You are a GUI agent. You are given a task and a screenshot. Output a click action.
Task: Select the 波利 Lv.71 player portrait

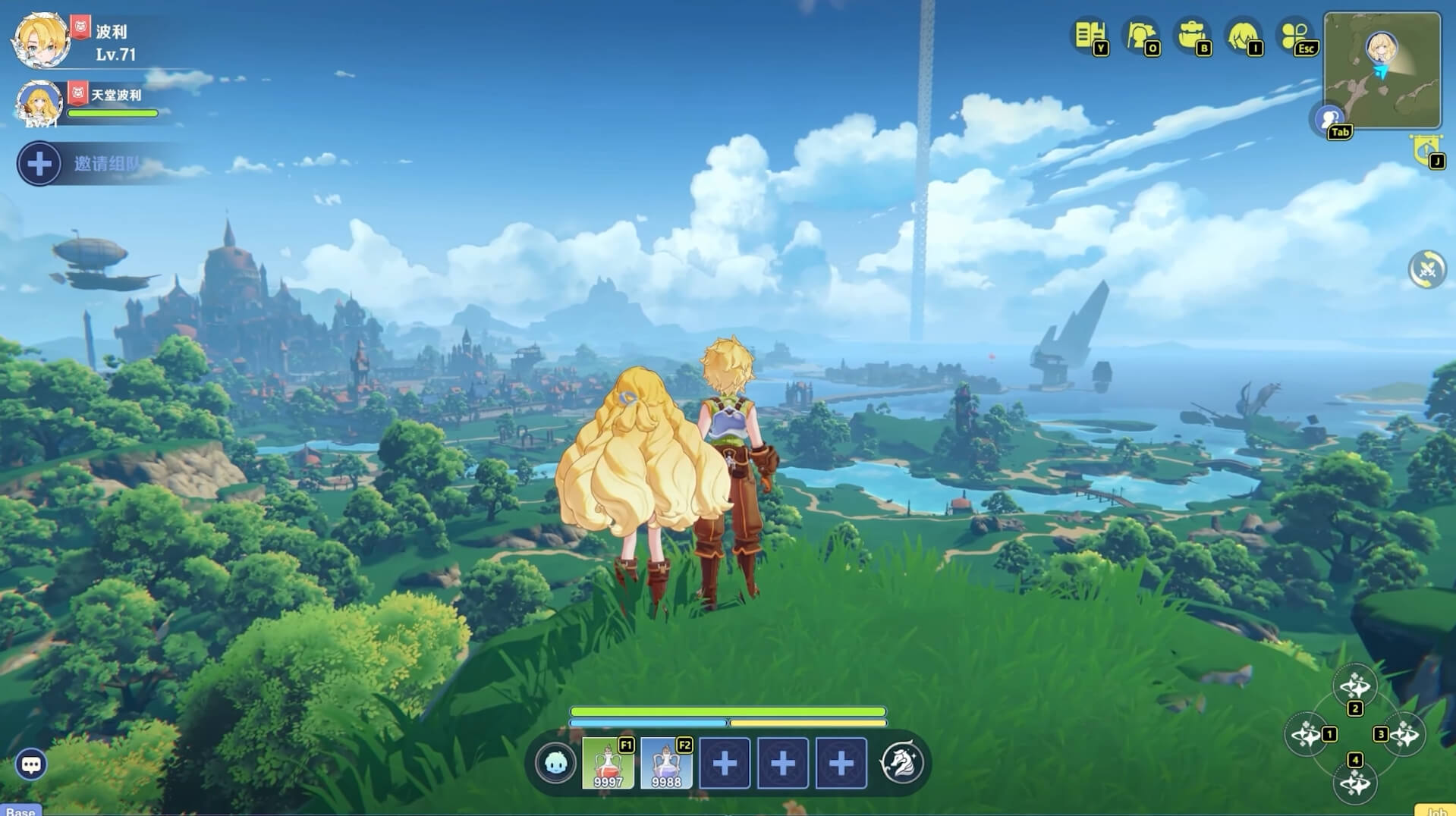click(x=42, y=39)
